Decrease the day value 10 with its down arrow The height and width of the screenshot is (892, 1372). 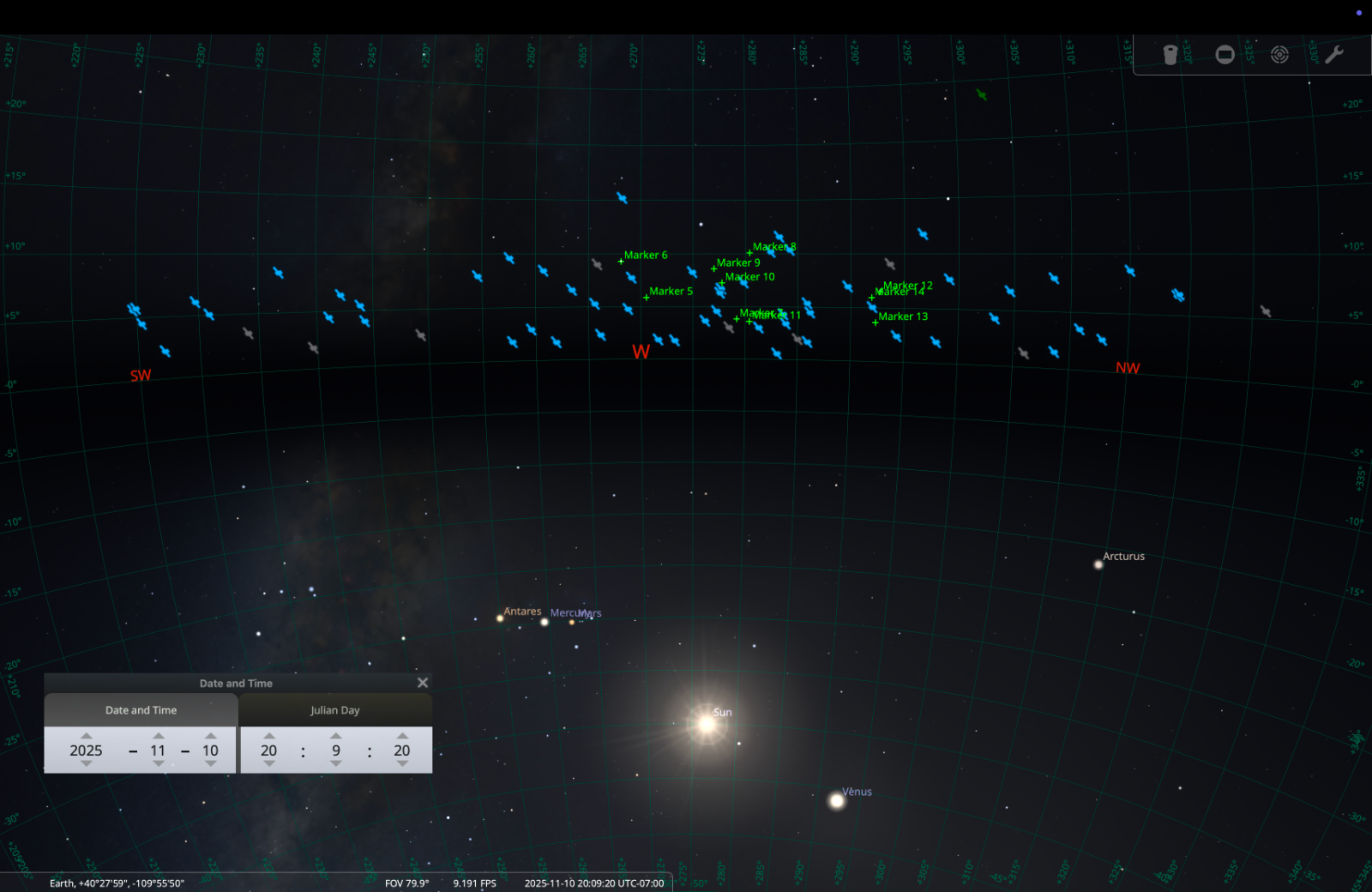pyautogui.click(x=210, y=764)
